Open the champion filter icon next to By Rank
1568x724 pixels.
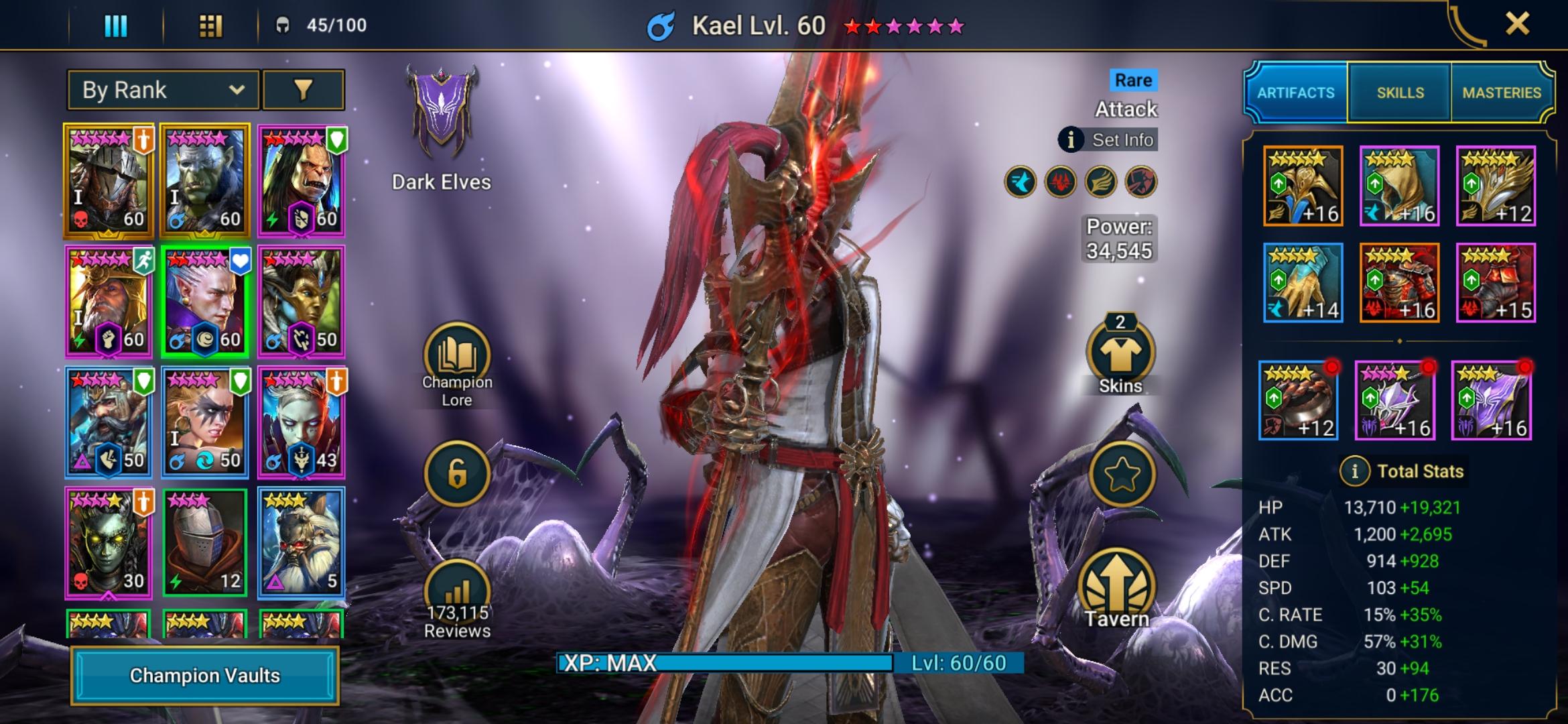pyautogui.click(x=305, y=89)
